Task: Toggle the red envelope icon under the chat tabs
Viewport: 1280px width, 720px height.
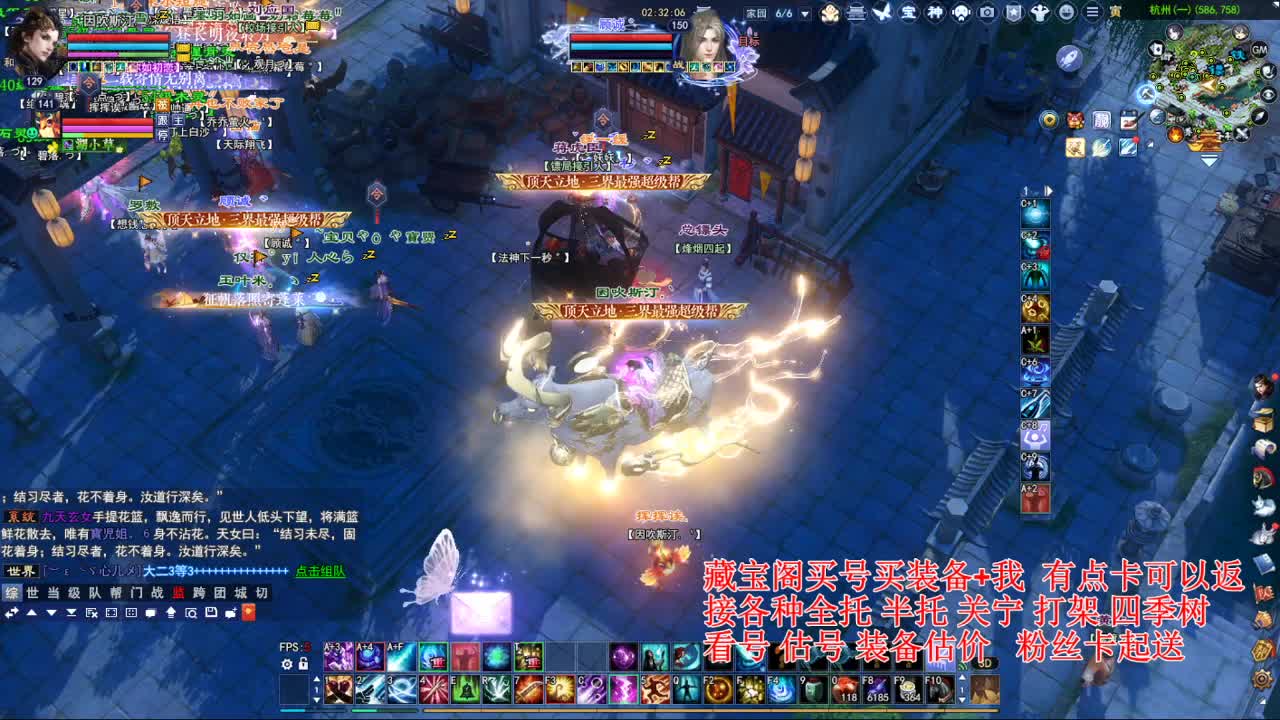Action: 249,613
